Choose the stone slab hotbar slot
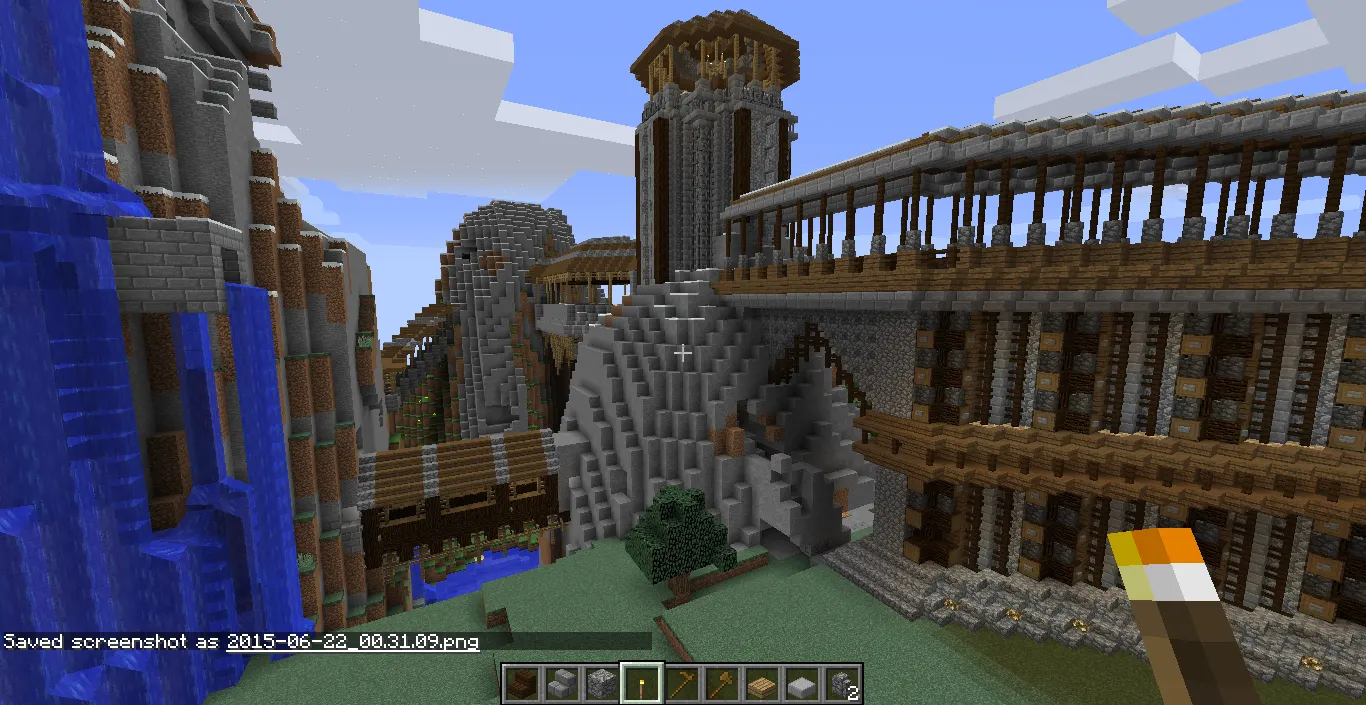Viewport: 1366px width, 705px height. pos(801,684)
